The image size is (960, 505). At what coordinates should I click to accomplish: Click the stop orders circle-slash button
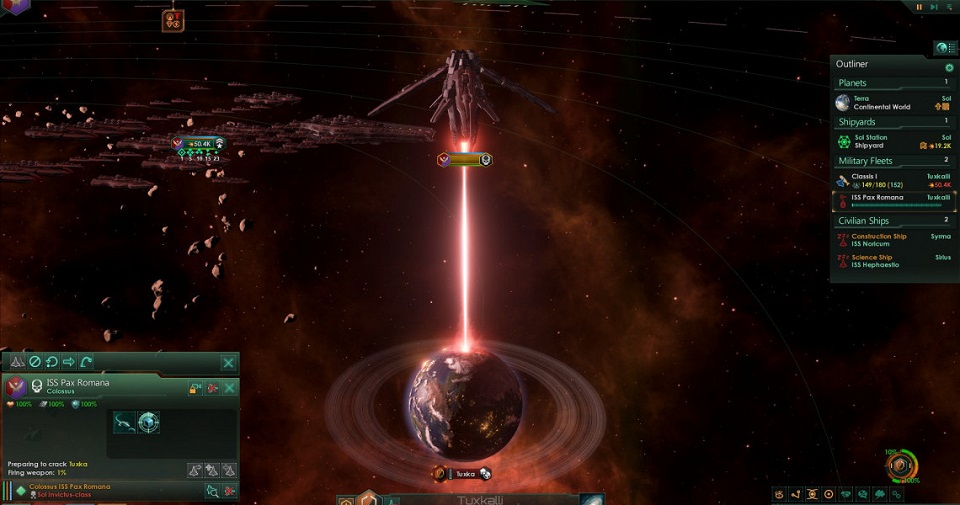click(34, 361)
